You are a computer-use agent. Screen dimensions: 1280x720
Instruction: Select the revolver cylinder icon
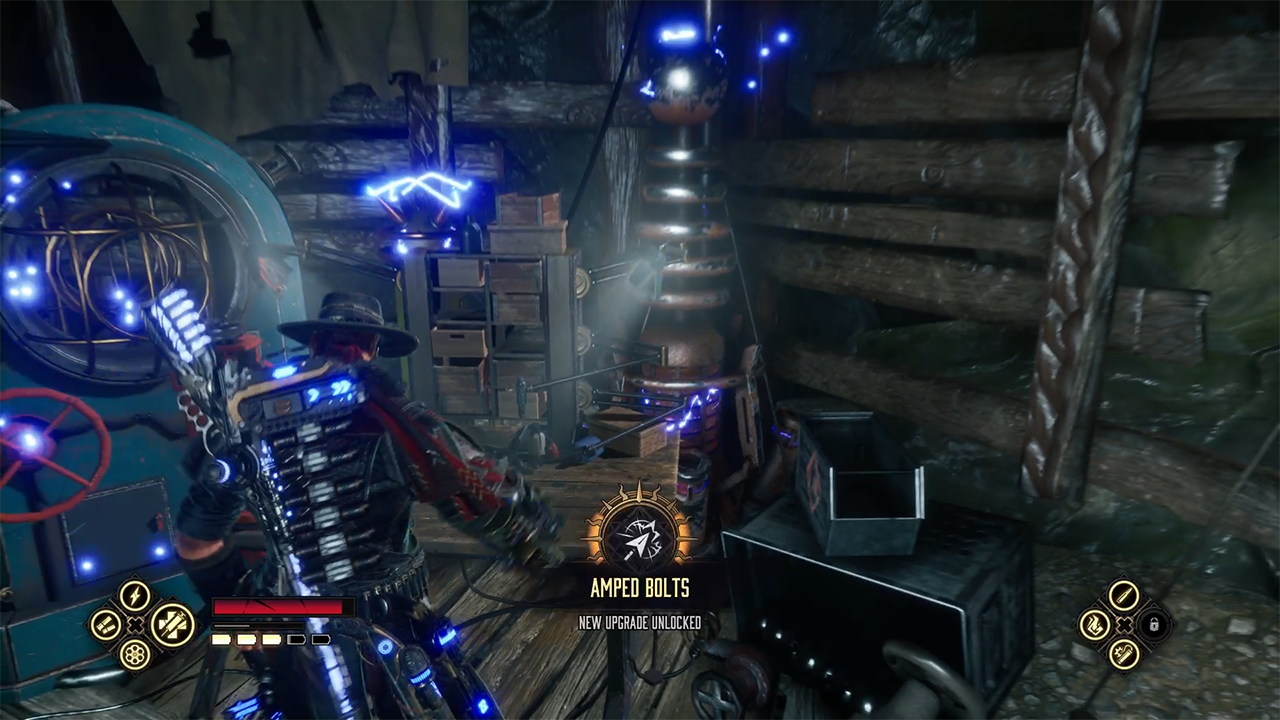point(135,655)
